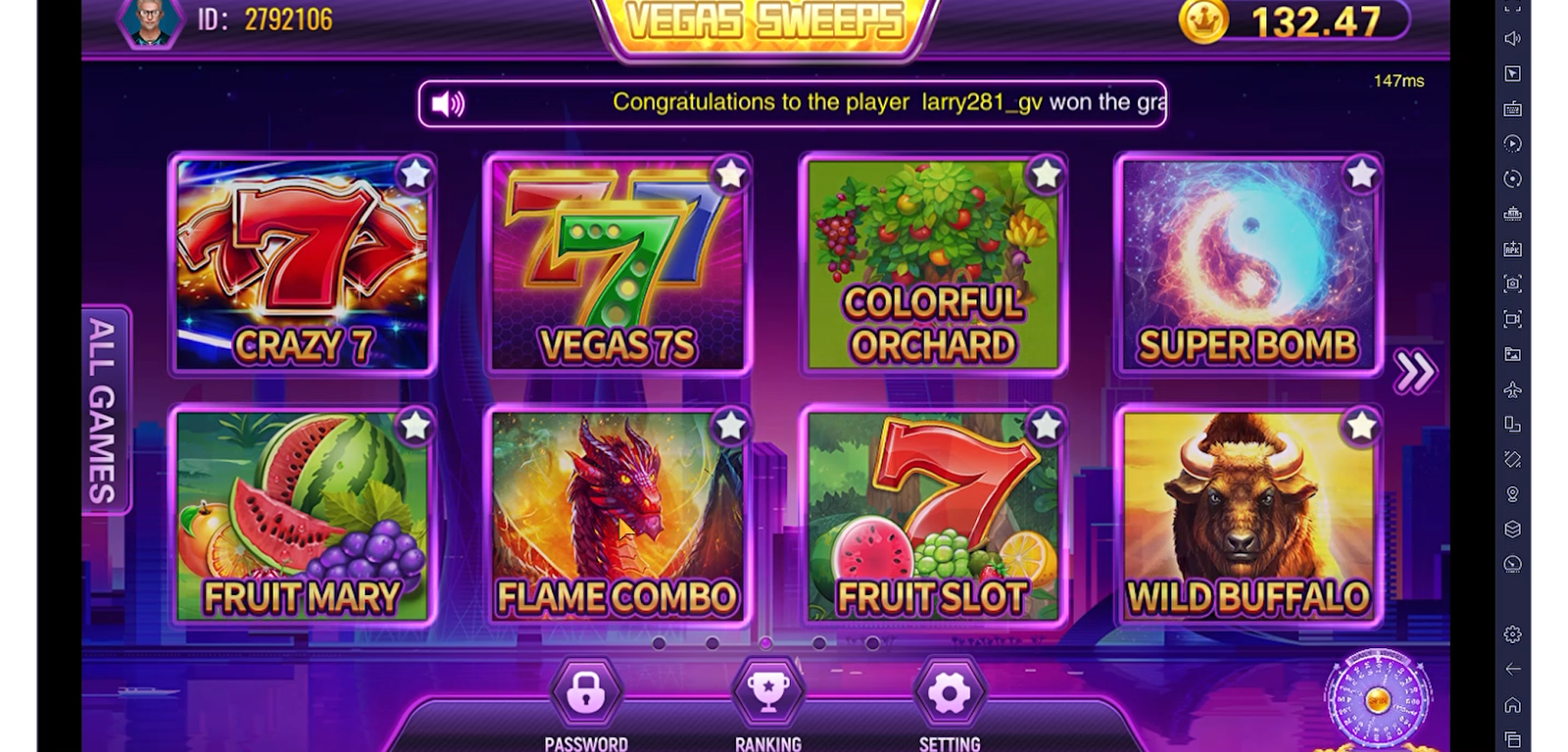
Task: Switch to the All Games side tab
Action: tap(104, 410)
